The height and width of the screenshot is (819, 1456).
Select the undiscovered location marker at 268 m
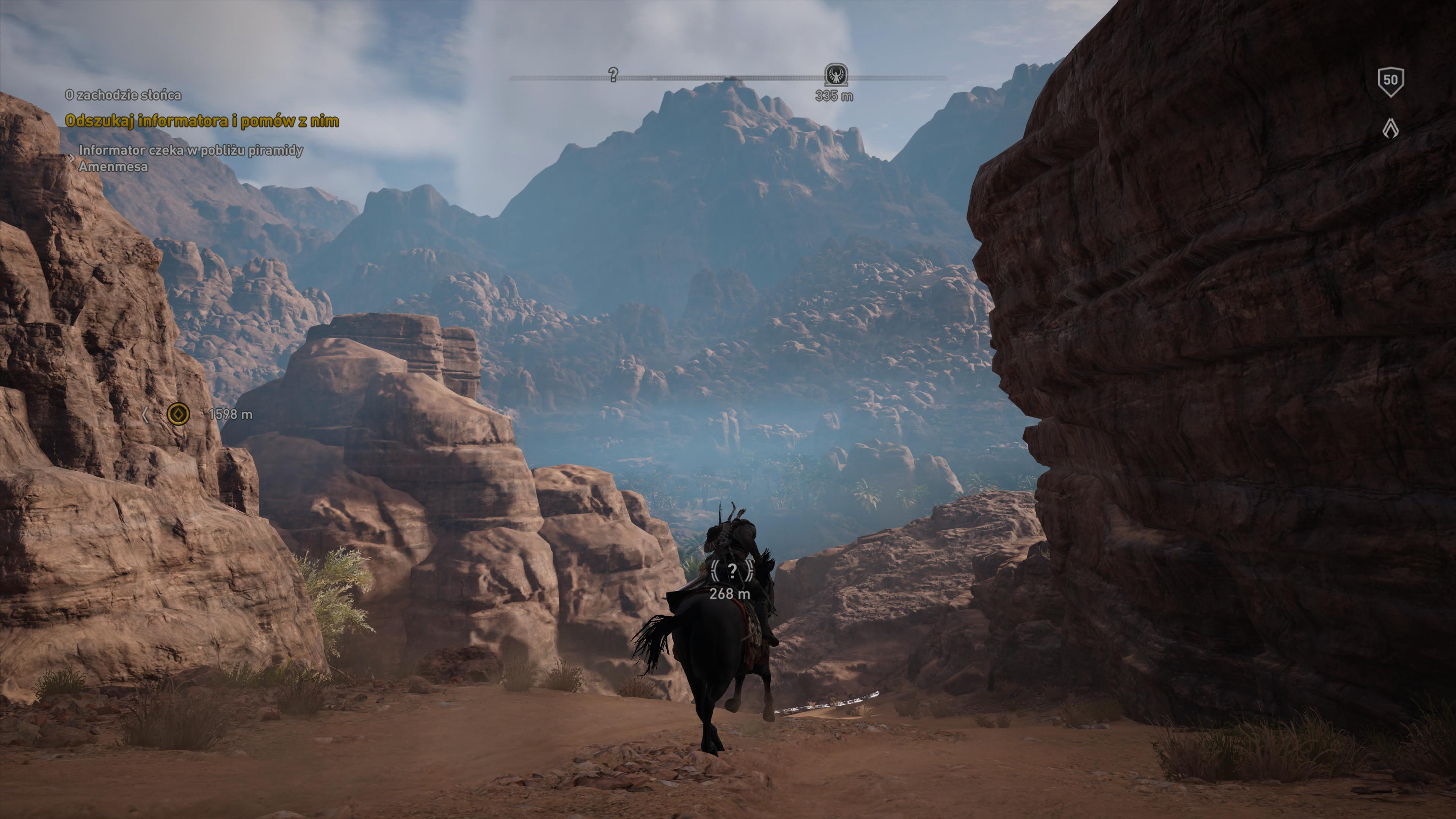tap(732, 572)
